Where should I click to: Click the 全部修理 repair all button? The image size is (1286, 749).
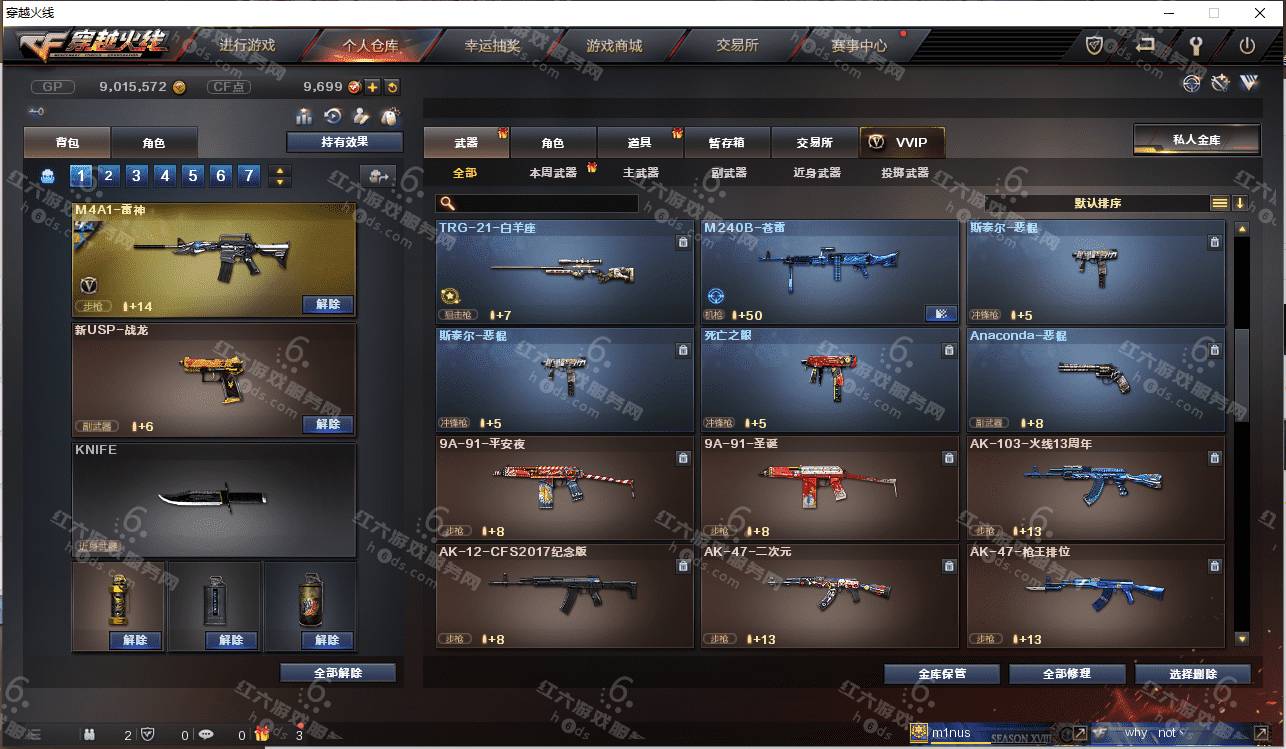coord(1066,674)
